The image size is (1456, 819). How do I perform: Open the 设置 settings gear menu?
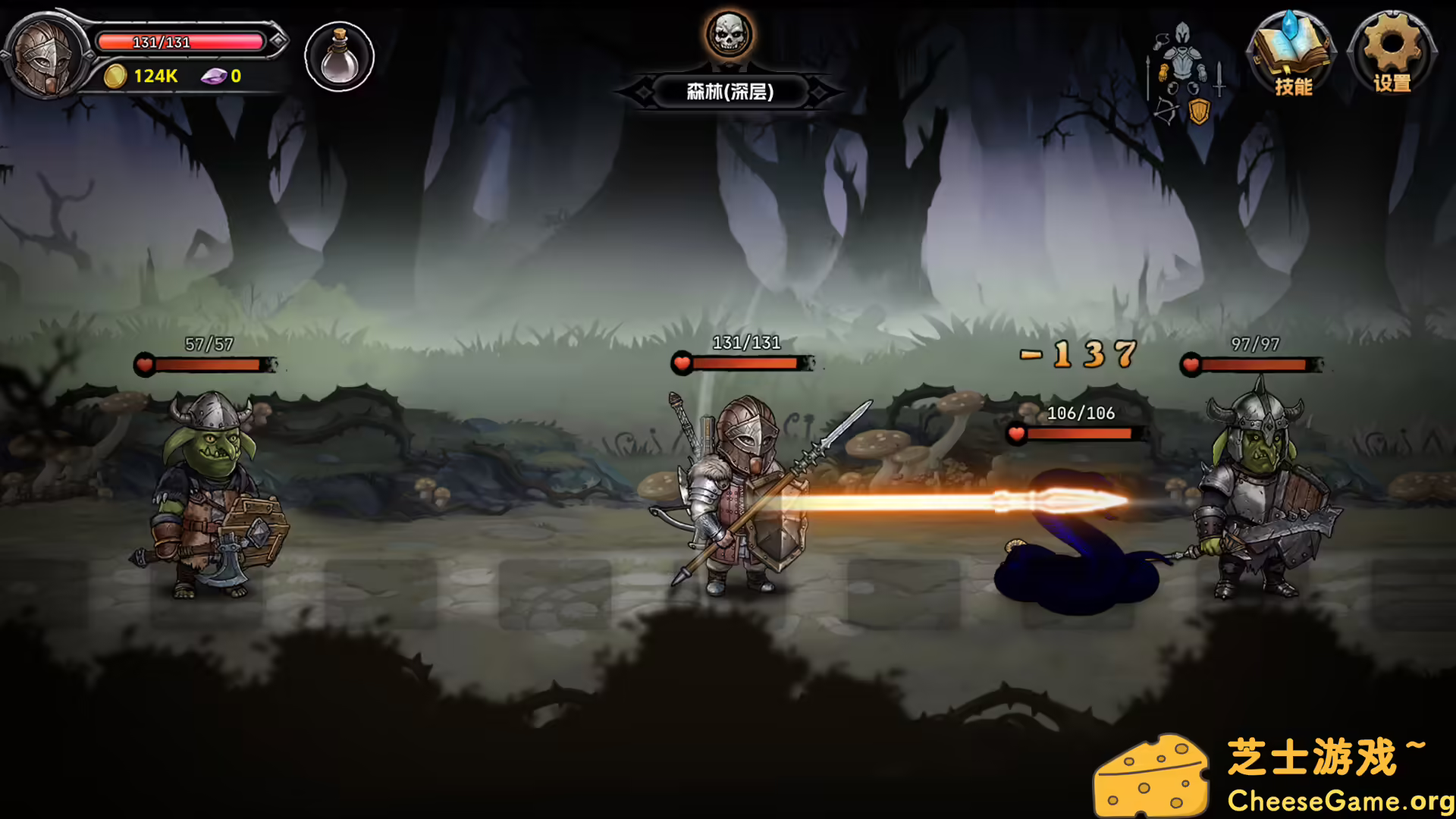coord(1392,57)
